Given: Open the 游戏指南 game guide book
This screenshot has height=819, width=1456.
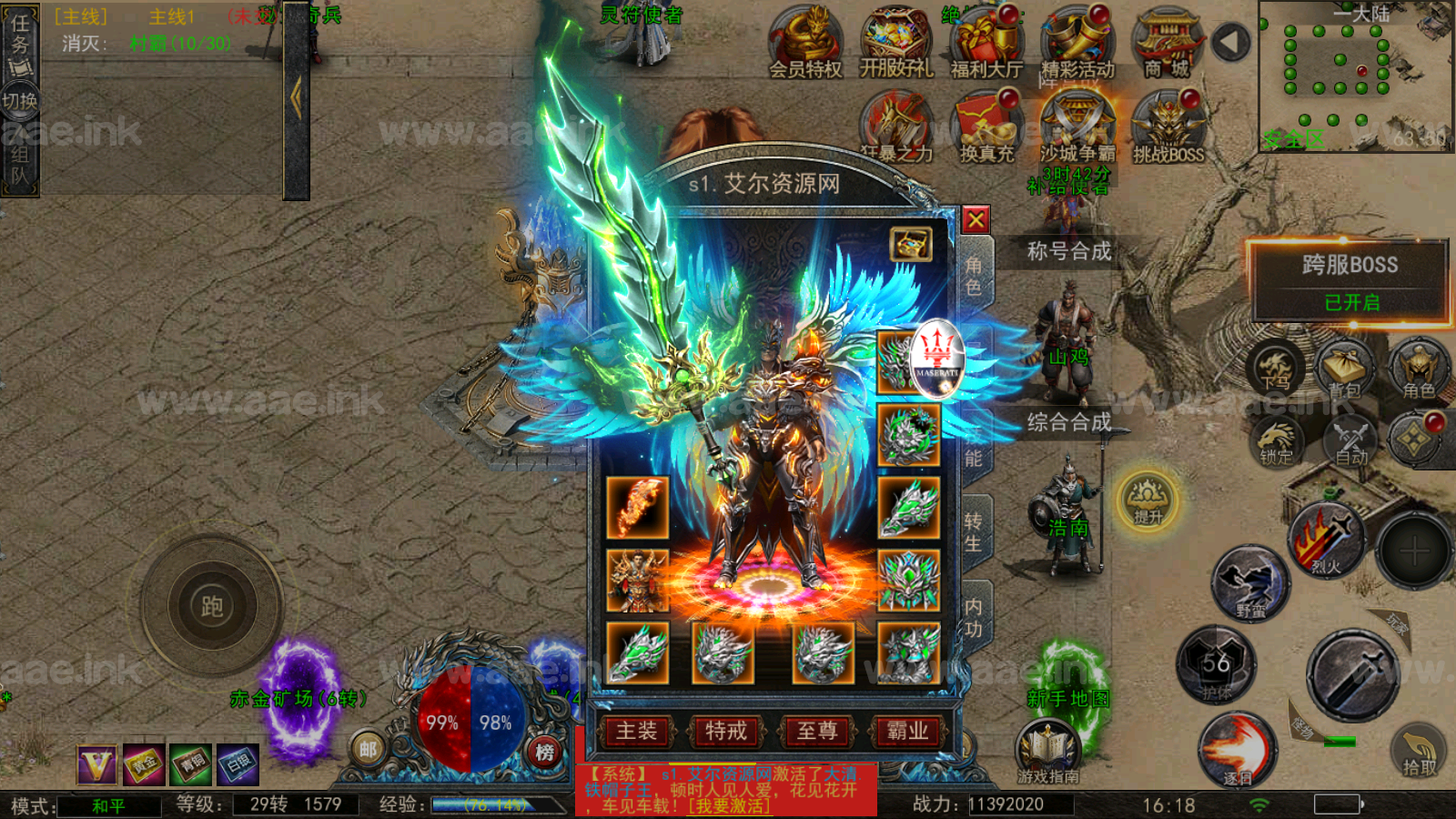Looking at the screenshot, I should (x=1047, y=750).
